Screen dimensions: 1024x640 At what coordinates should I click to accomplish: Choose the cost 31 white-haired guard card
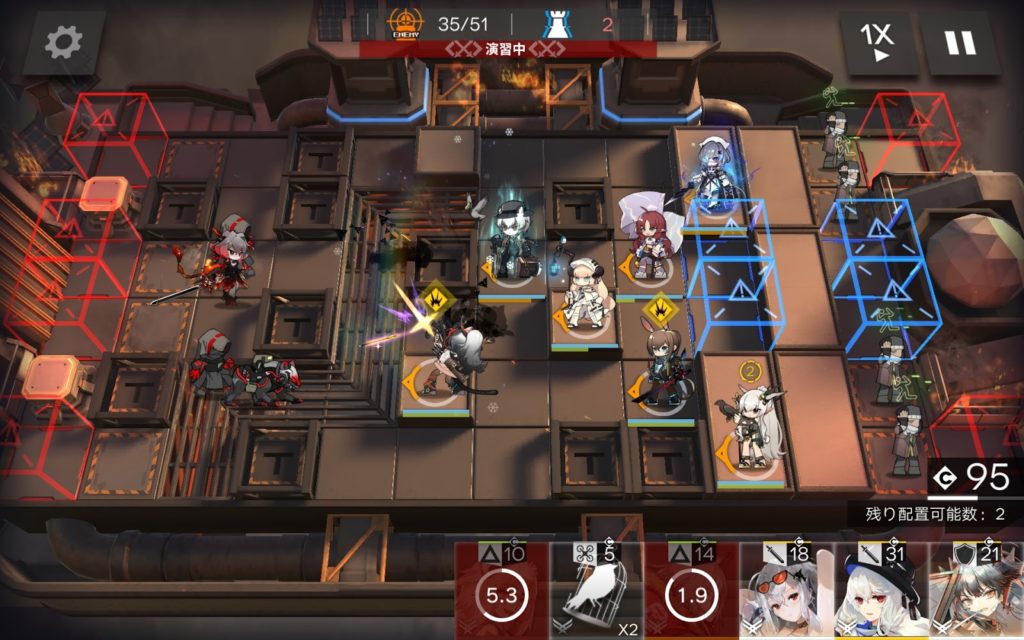880,592
